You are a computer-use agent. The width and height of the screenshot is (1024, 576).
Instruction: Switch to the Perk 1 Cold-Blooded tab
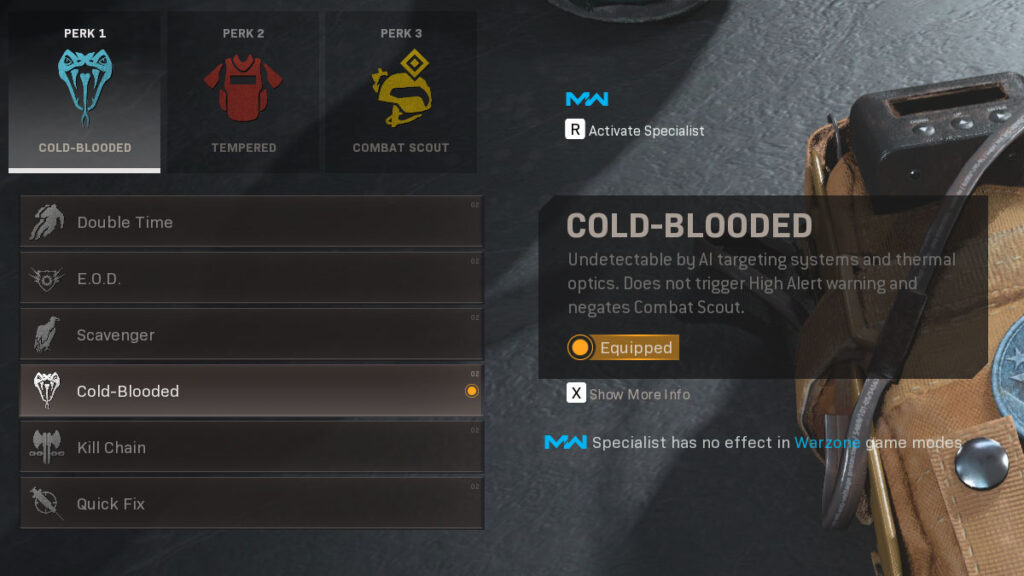85,92
